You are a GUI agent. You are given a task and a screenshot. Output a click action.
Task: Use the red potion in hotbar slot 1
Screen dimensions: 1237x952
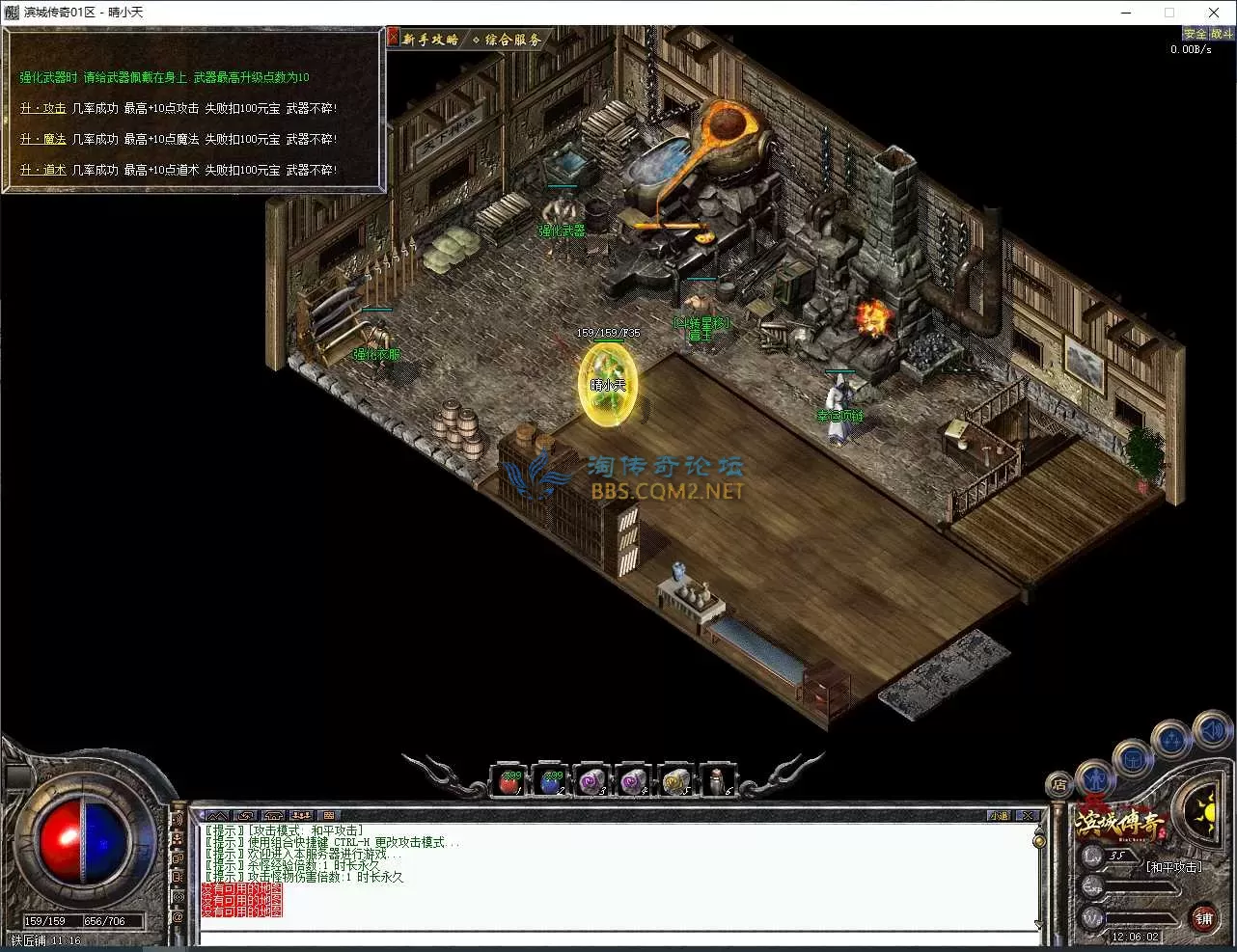click(x=509, y=781)
